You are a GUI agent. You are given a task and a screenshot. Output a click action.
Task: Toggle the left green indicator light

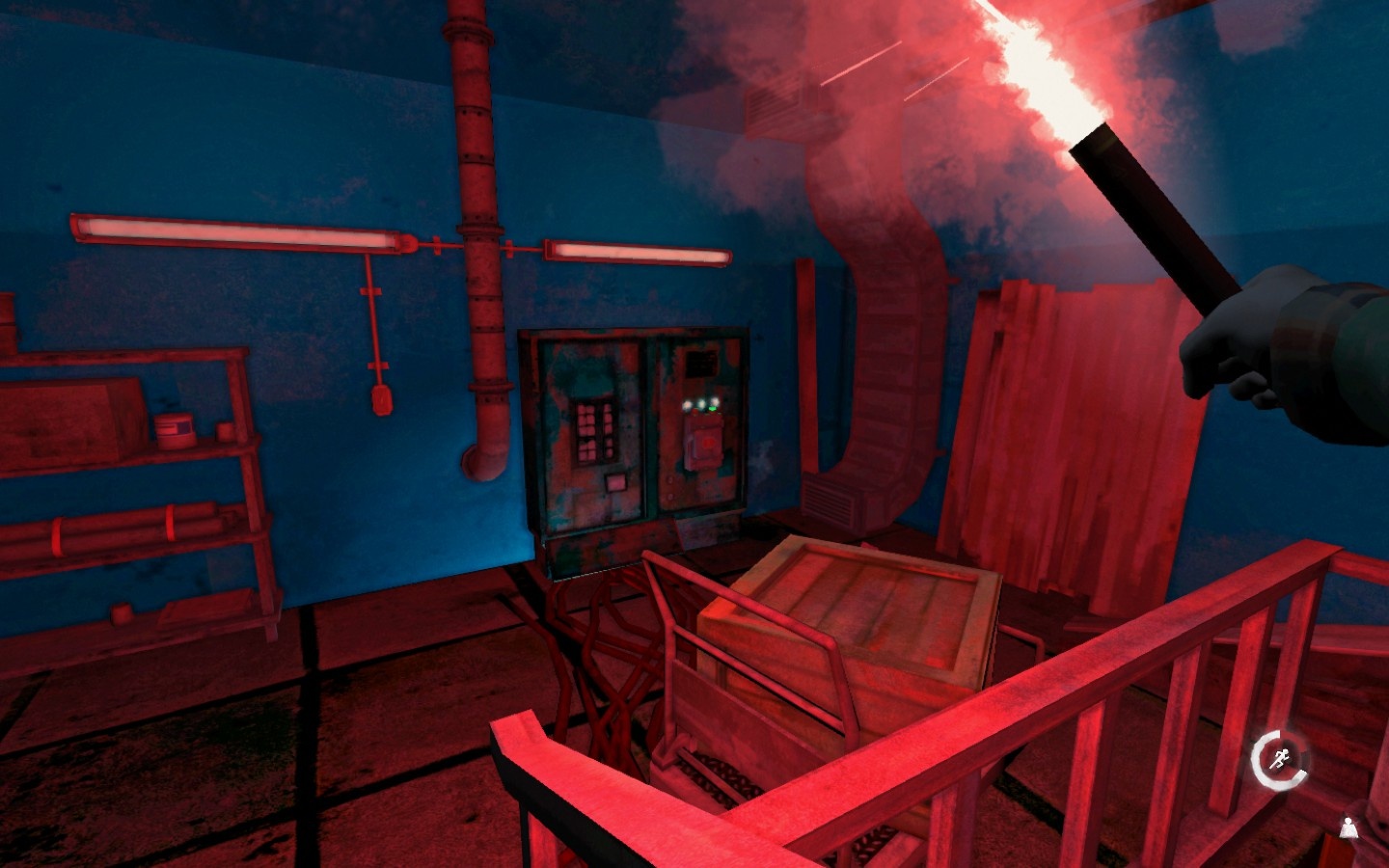pyautogui.click(x=688, y=403)
